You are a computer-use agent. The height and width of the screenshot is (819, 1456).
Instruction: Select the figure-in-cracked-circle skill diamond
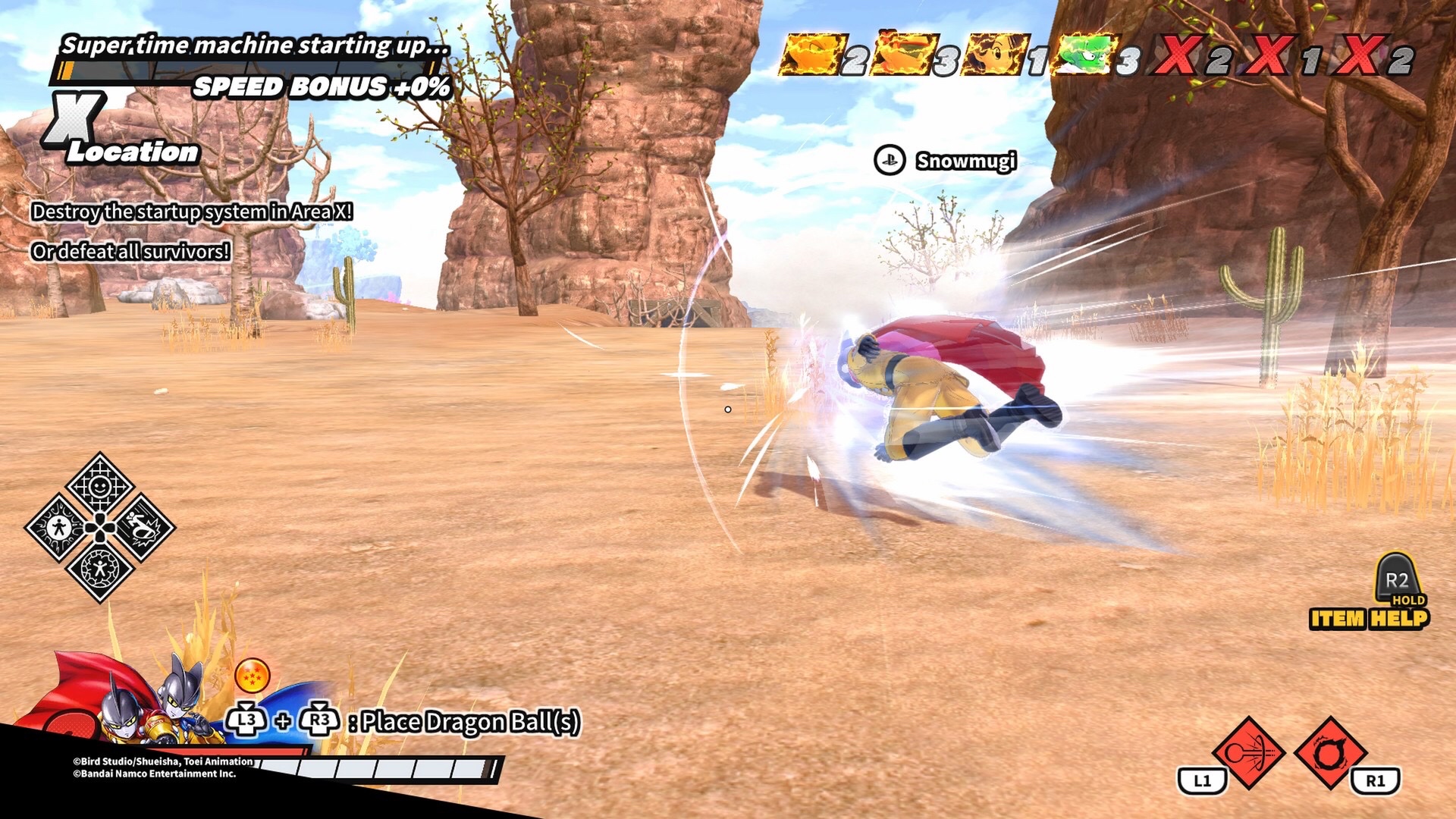(x=100, y=569)
